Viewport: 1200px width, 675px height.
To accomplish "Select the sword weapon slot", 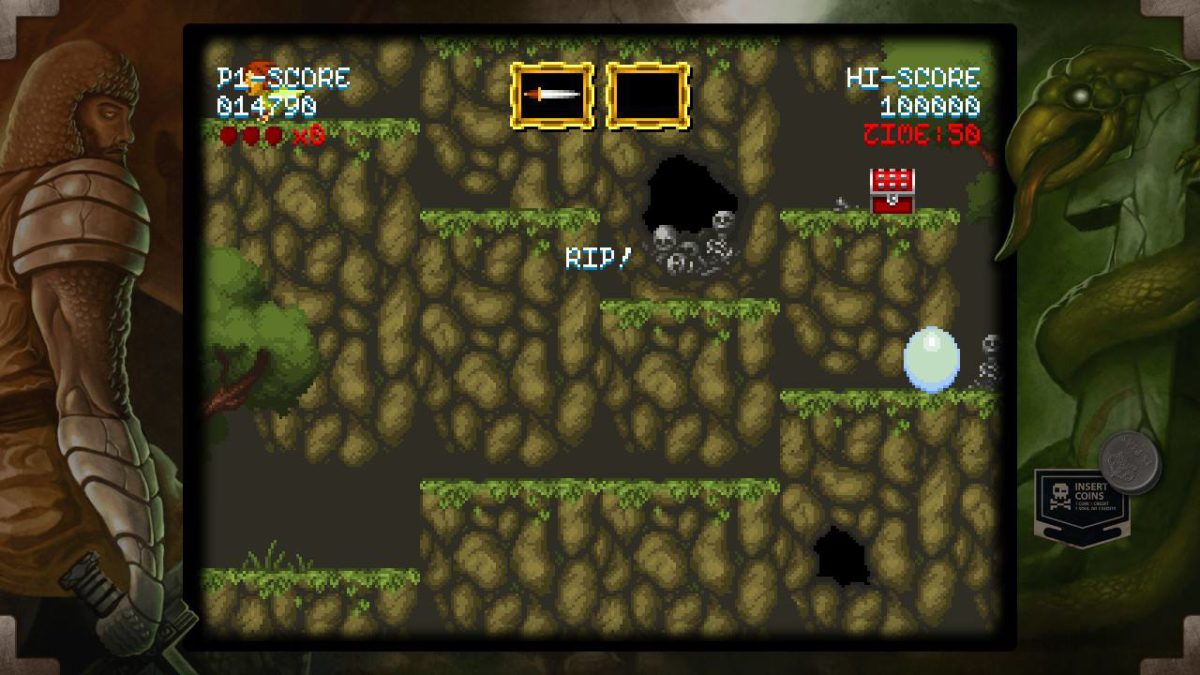I will pos(552,95).
